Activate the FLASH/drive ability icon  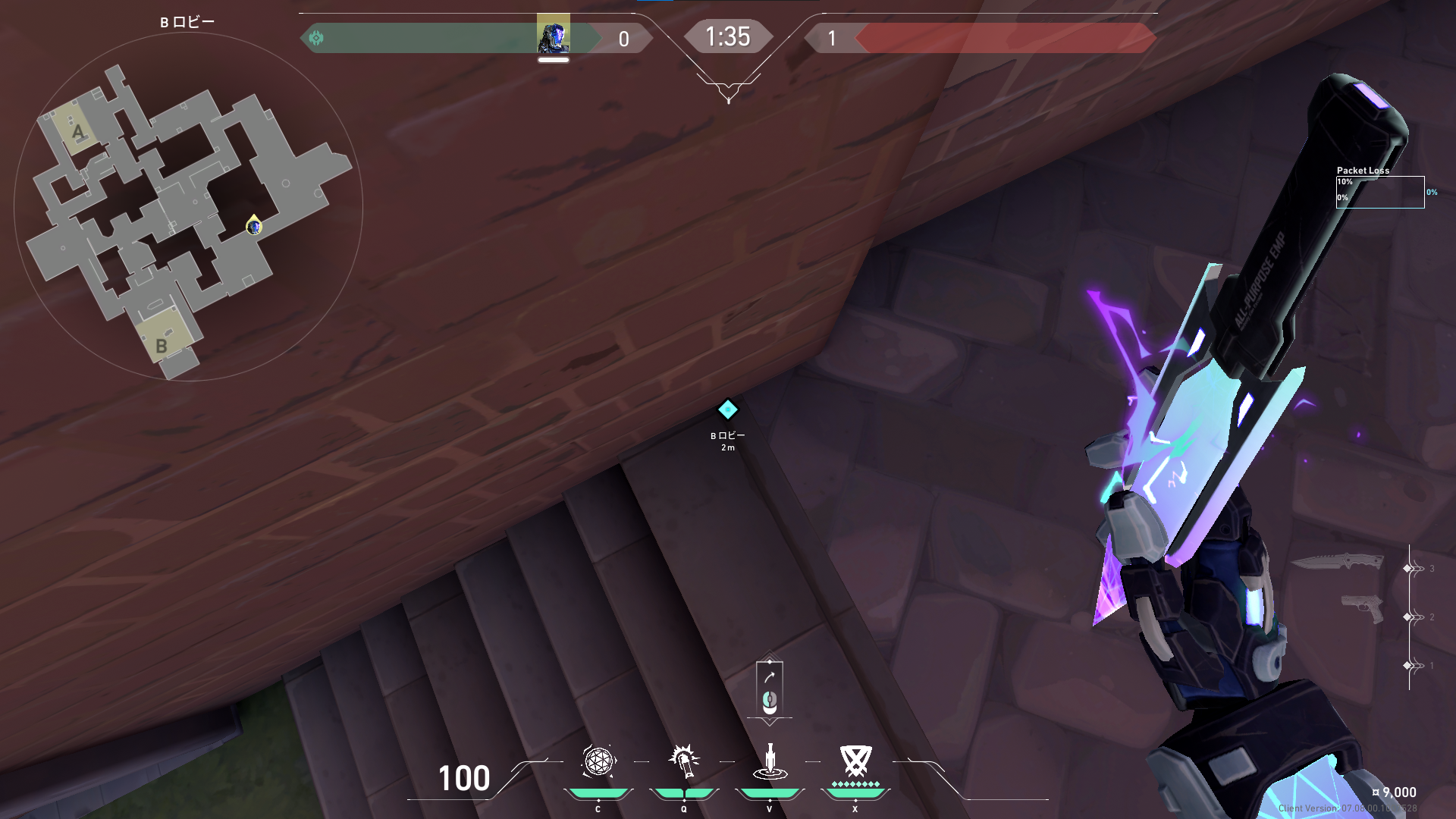coord(684,761)
